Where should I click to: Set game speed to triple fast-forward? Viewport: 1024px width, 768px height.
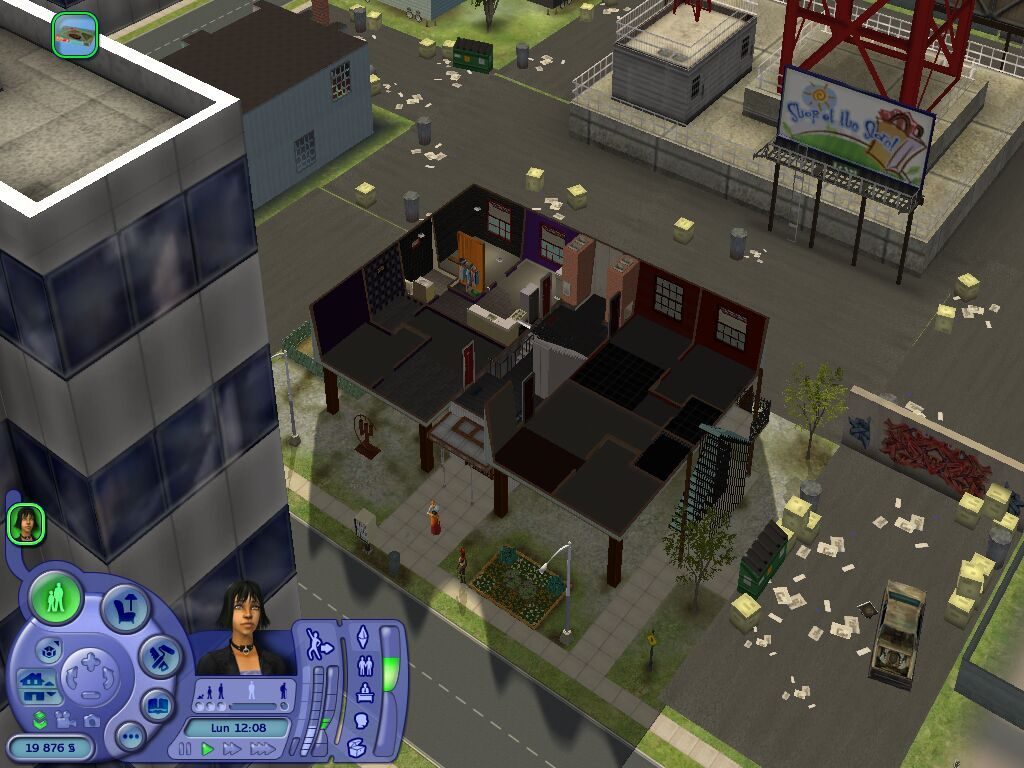263,748
